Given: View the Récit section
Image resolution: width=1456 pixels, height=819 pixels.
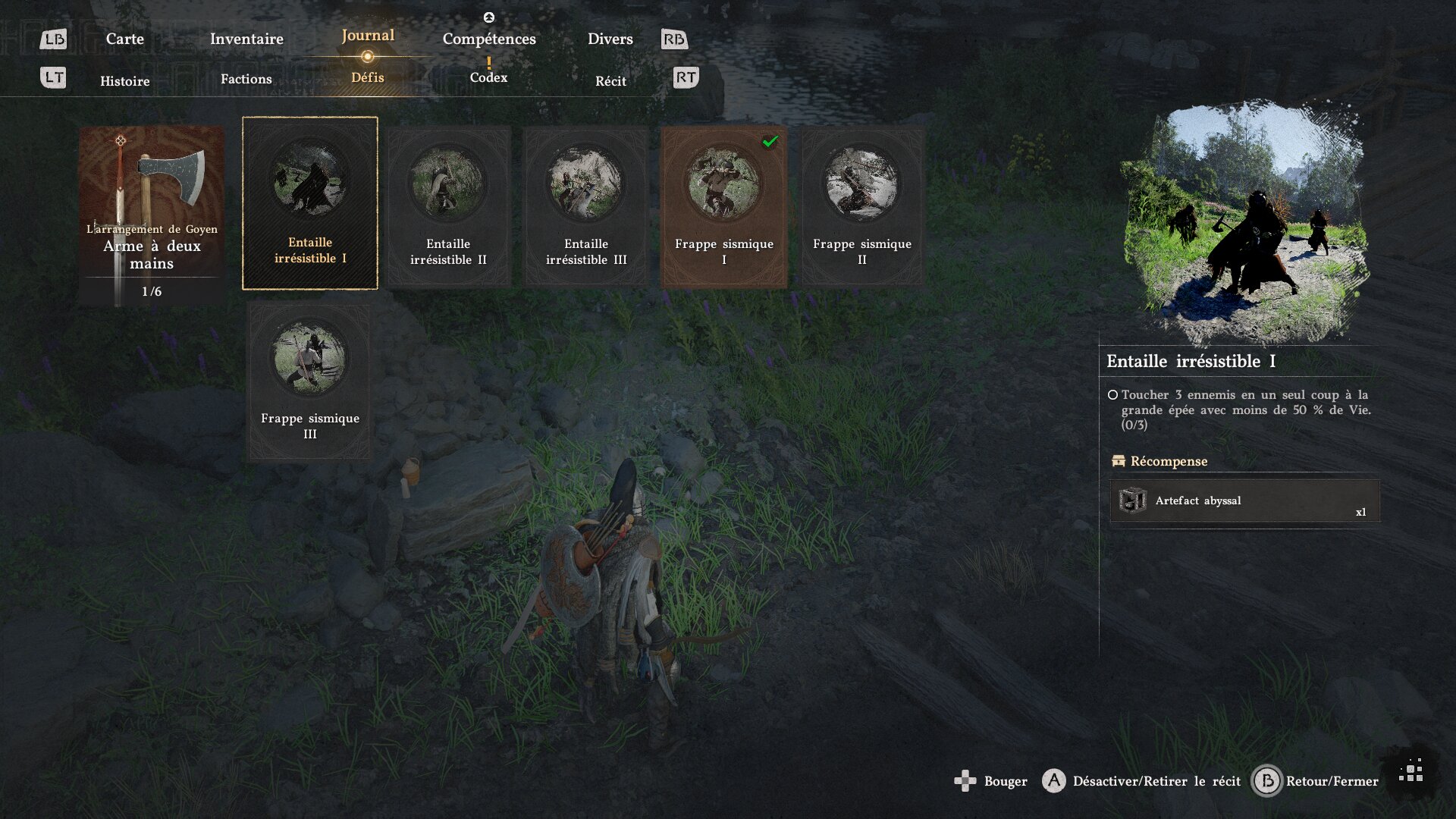Looking at the screenshot, I should coord(610,81).
